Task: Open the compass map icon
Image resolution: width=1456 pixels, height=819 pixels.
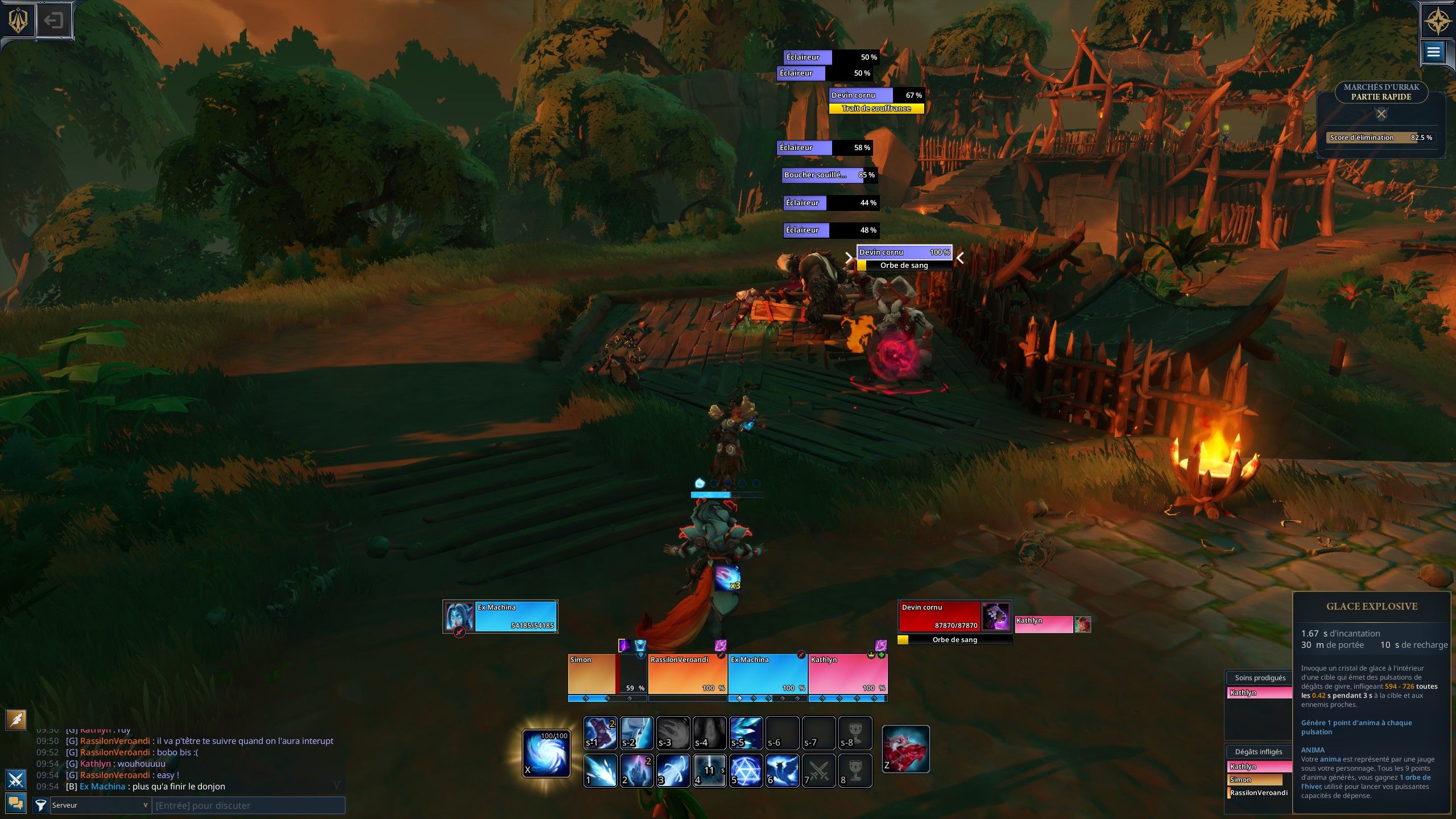Action: tap(1437, 22)
